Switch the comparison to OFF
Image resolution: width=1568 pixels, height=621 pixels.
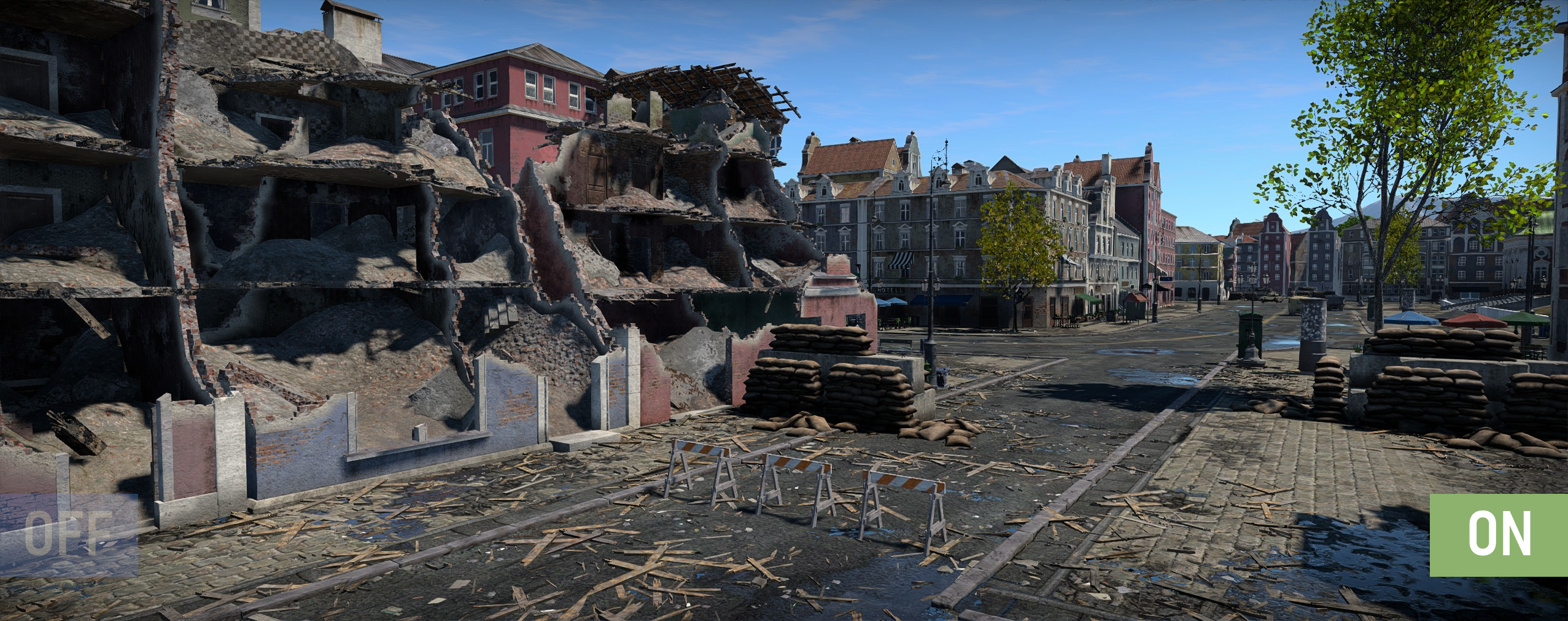tap(69, 534)
